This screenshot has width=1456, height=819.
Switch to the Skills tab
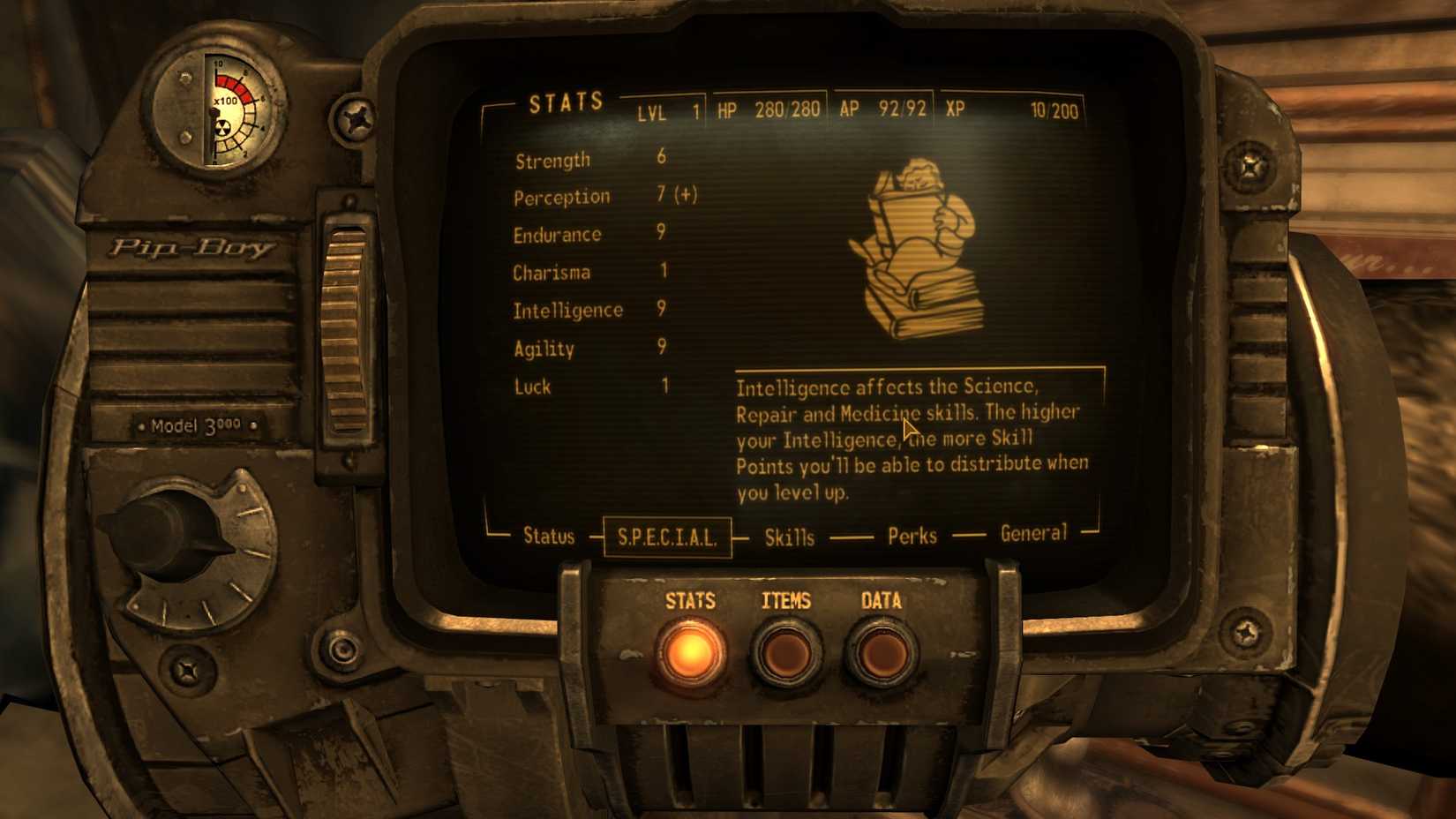pos(790,536)
